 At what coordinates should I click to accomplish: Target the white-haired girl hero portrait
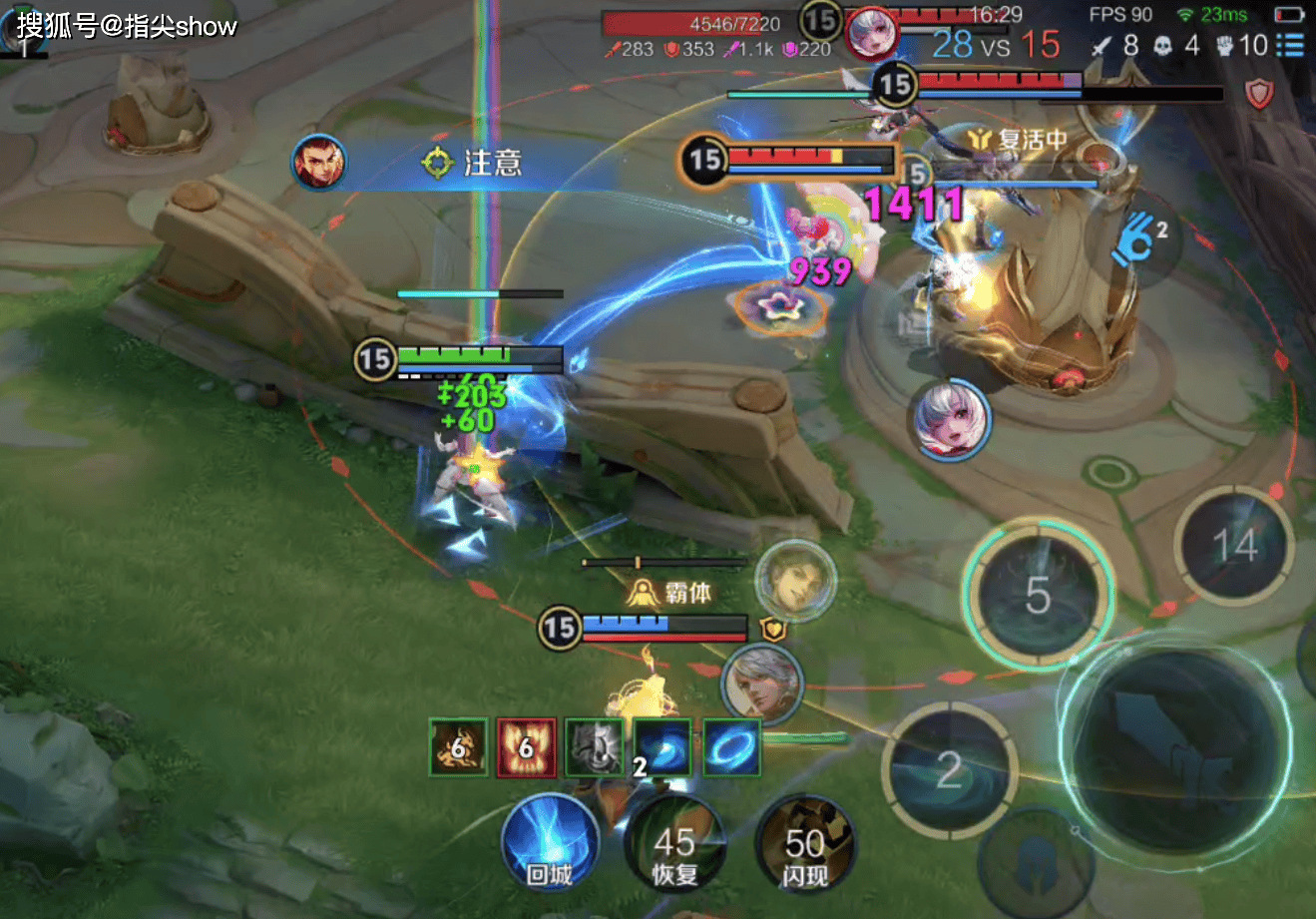point(950,420)
